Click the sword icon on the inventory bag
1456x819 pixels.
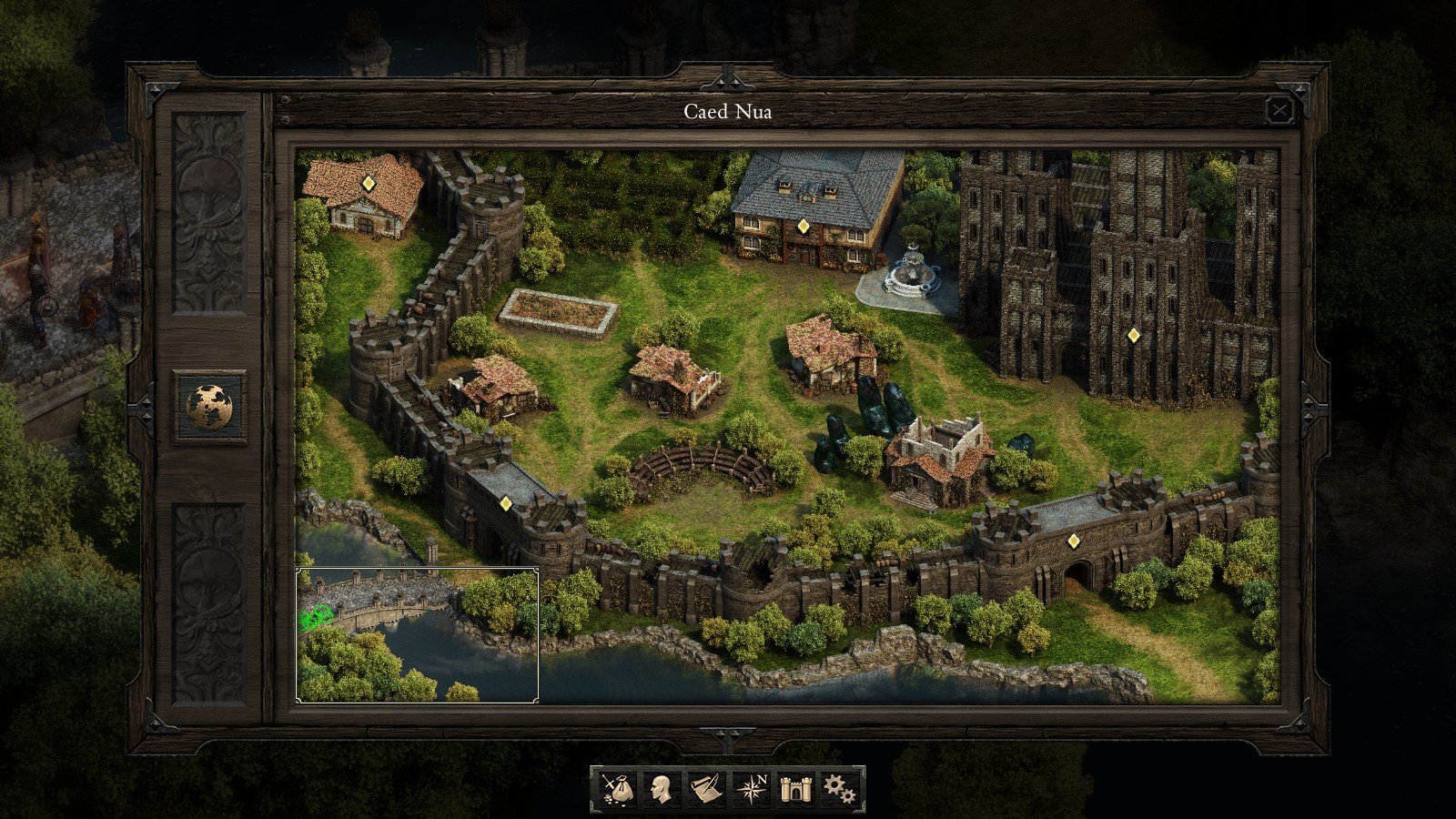[x=608, y=784]
